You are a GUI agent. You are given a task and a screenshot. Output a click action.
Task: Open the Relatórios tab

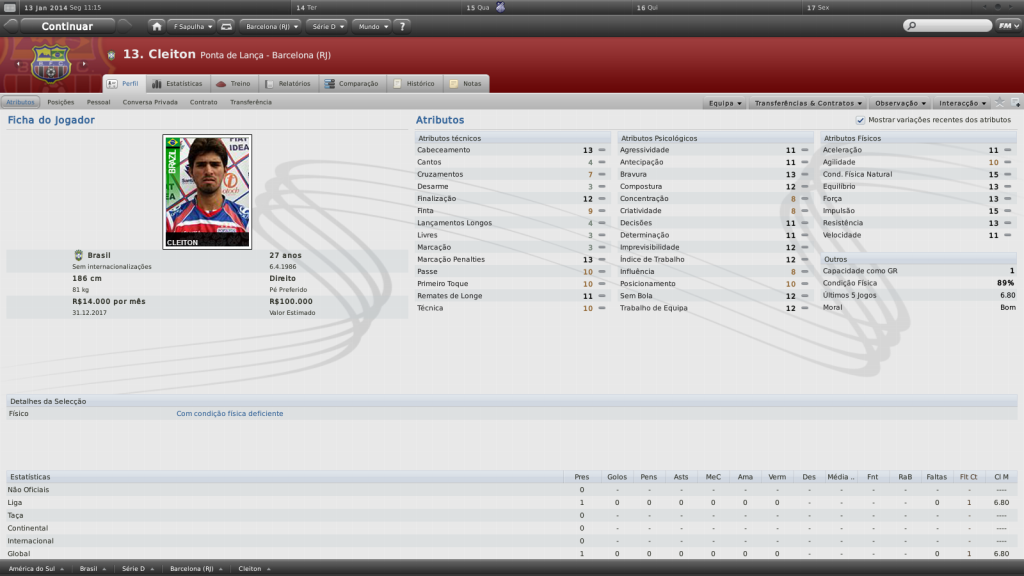pyautogui.click(x=288, y=84)
